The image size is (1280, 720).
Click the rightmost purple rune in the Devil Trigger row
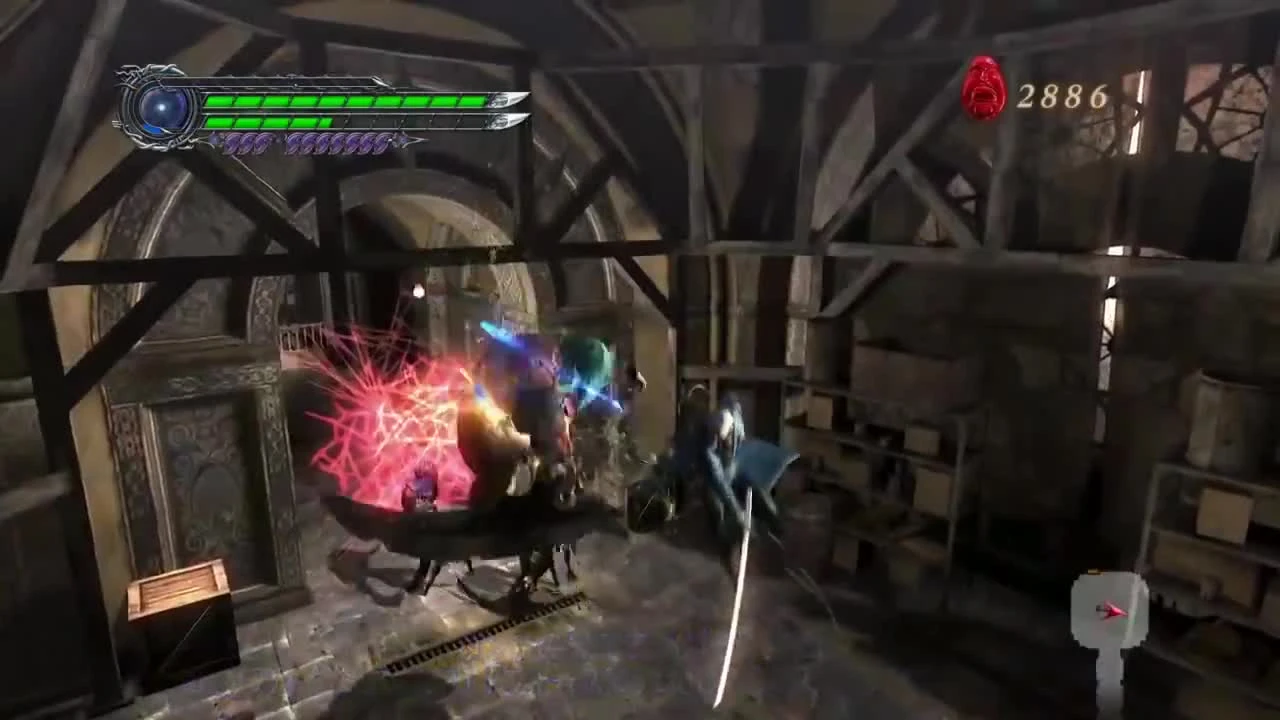click(383, 143)
